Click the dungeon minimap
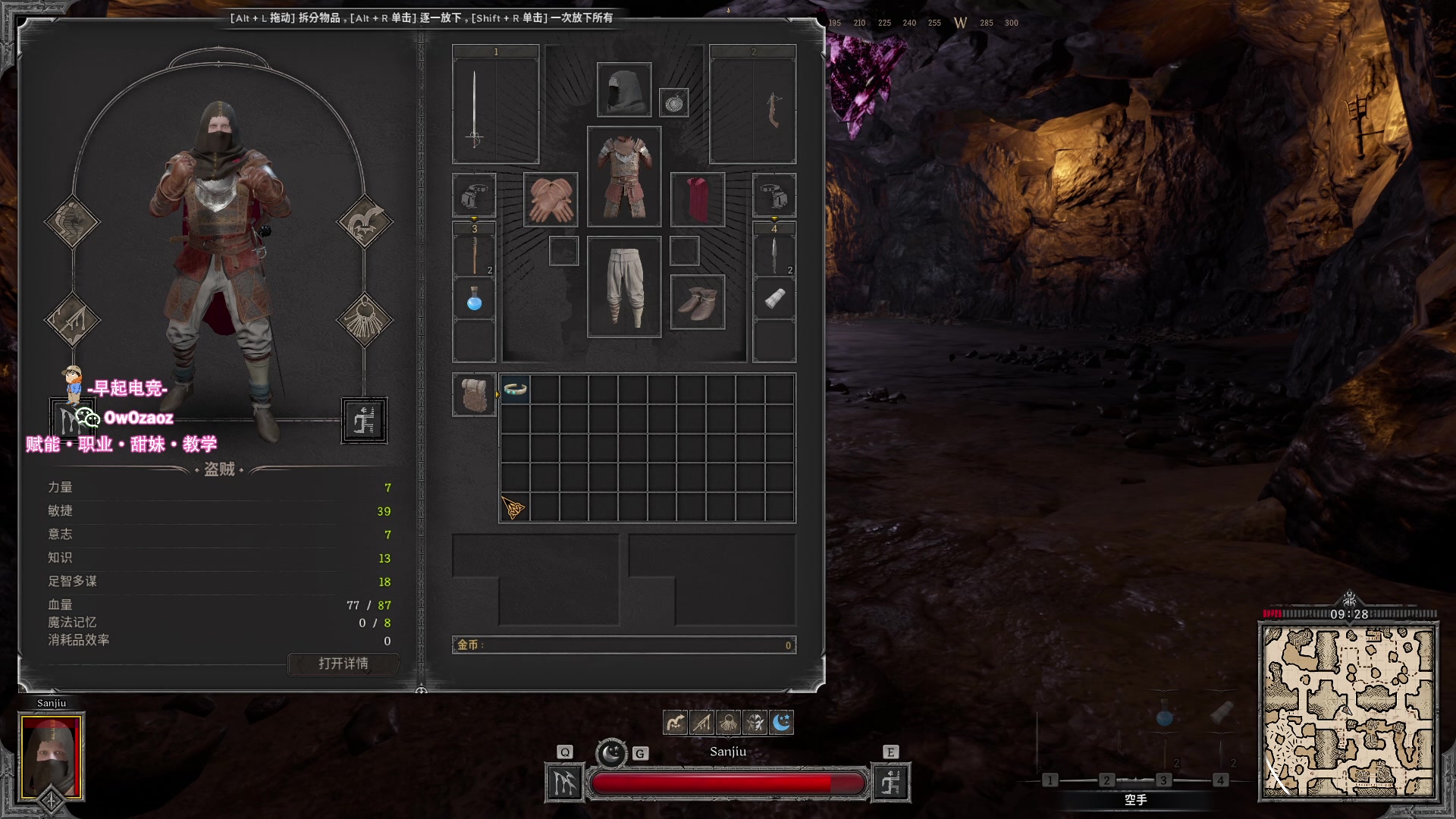This screenshot has height=819, width=1456. [x=1348, y=711]
